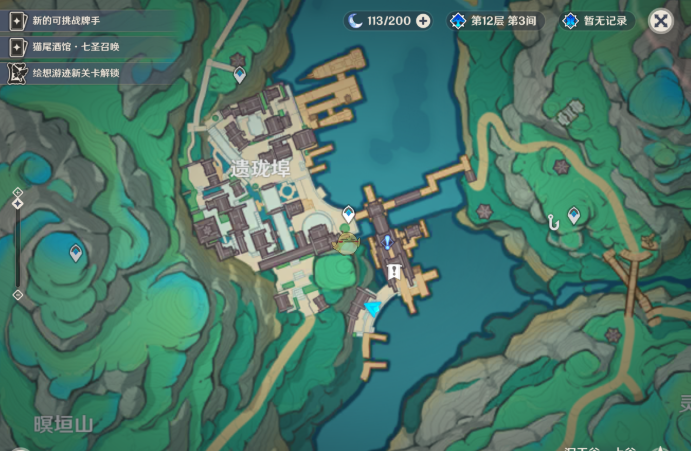Open the 第12层 第3间 Spiral Abyss record
Viewport: 691px width, 451px height.
[x=493, y=21]
